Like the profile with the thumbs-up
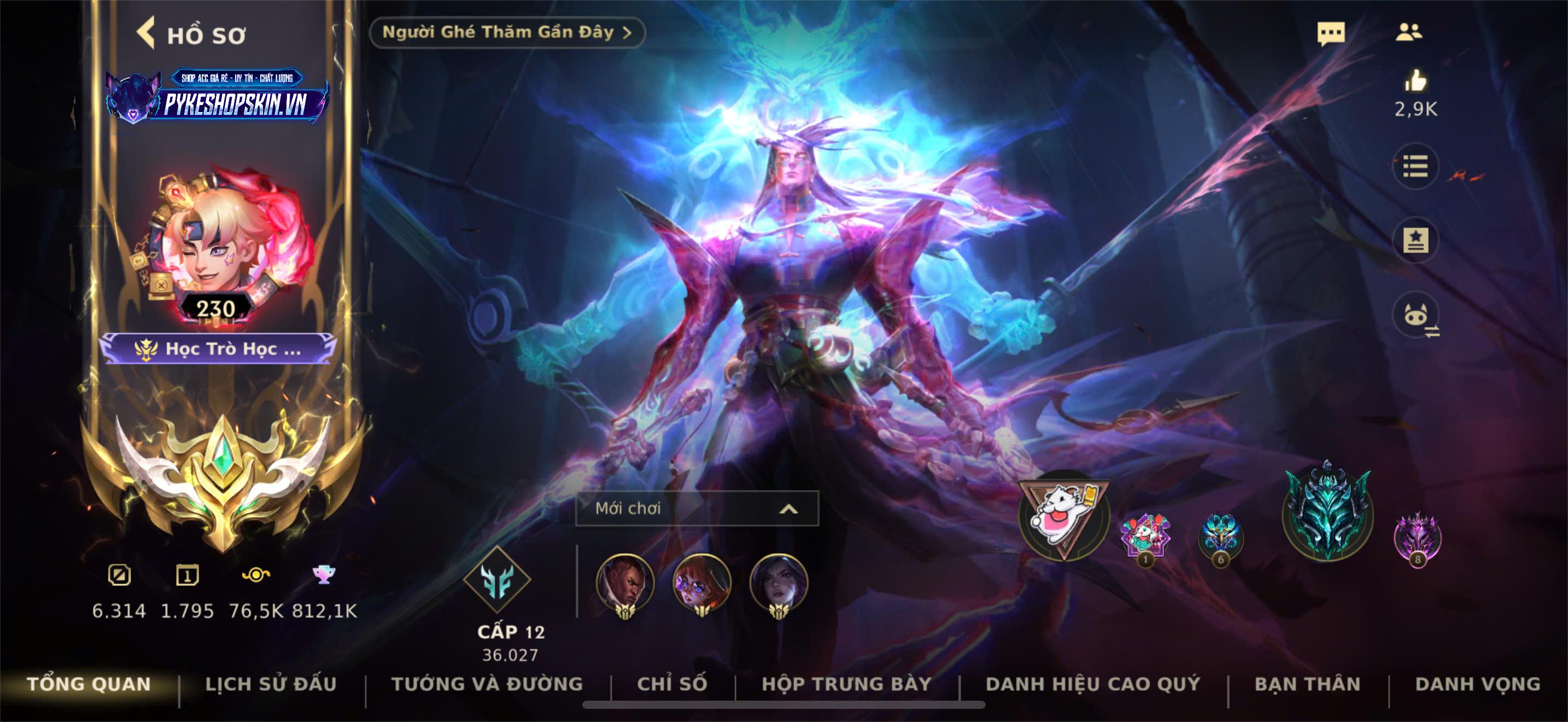Viewport: 1568px width, 722px height. point(1415,81)
